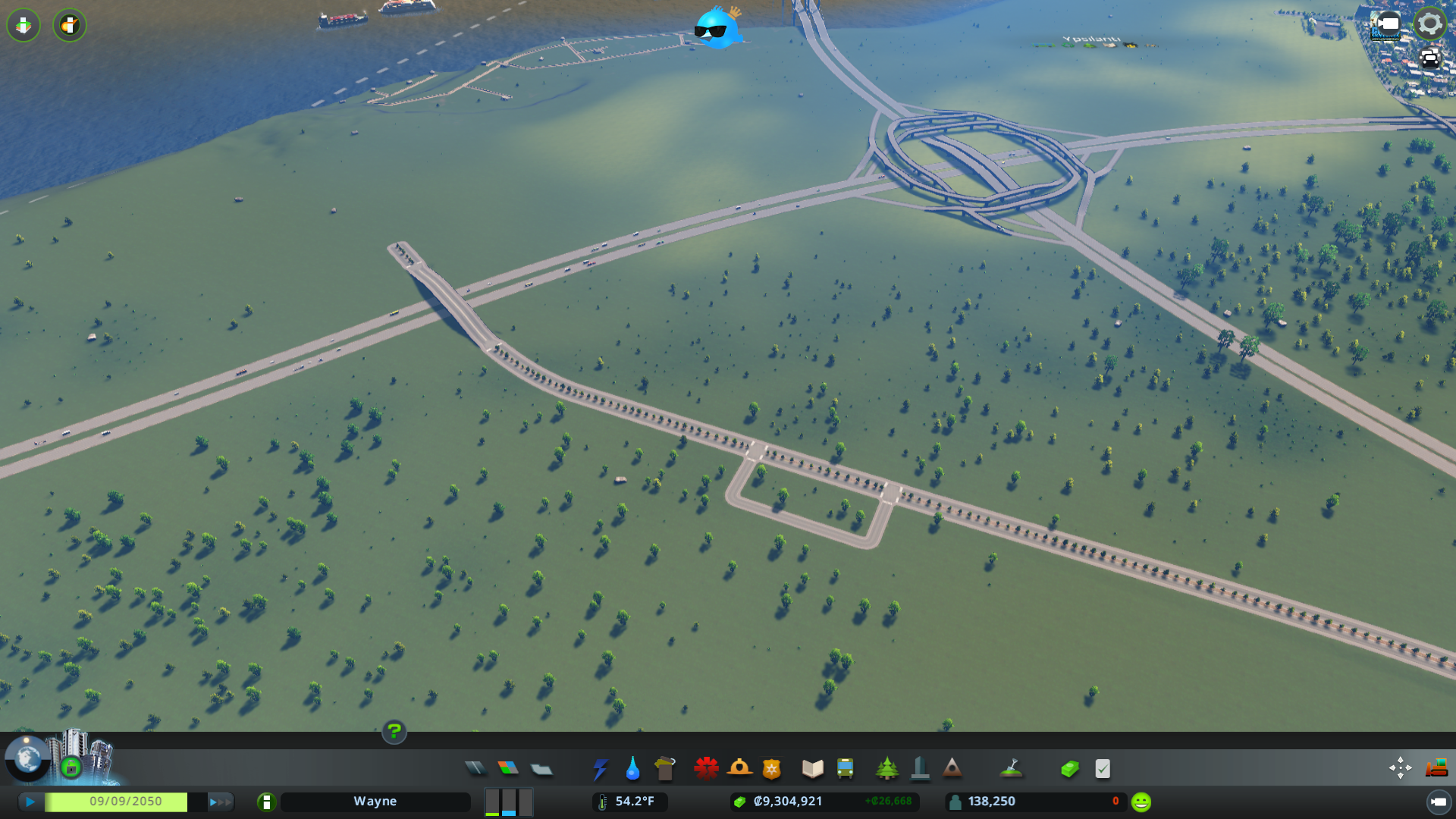Viewport: 1456px width, 819px height.
Task: Select the Electricity services icon
Action: pyautogui.click(x=601, y=768)
